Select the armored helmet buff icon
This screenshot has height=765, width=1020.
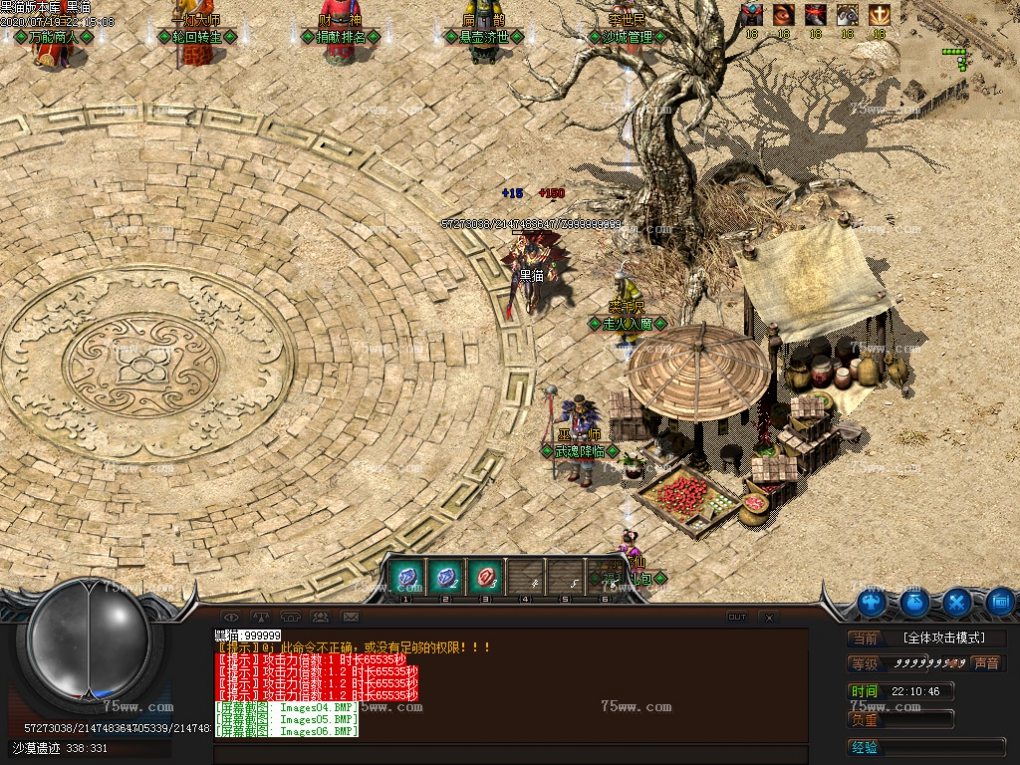[752, 15]
